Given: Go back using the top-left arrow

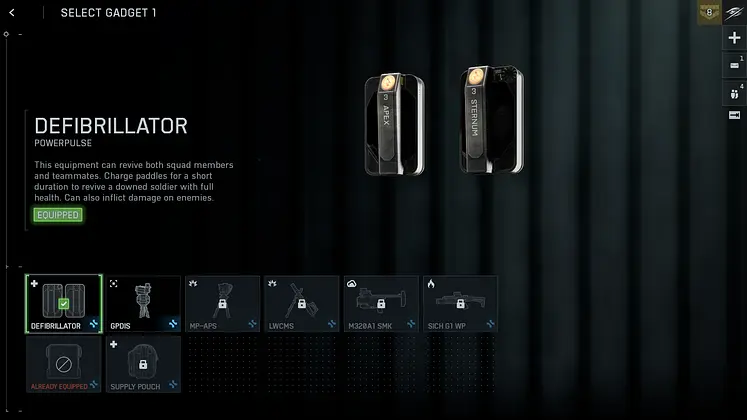Looking at the screenshot, I should point(12,13).
